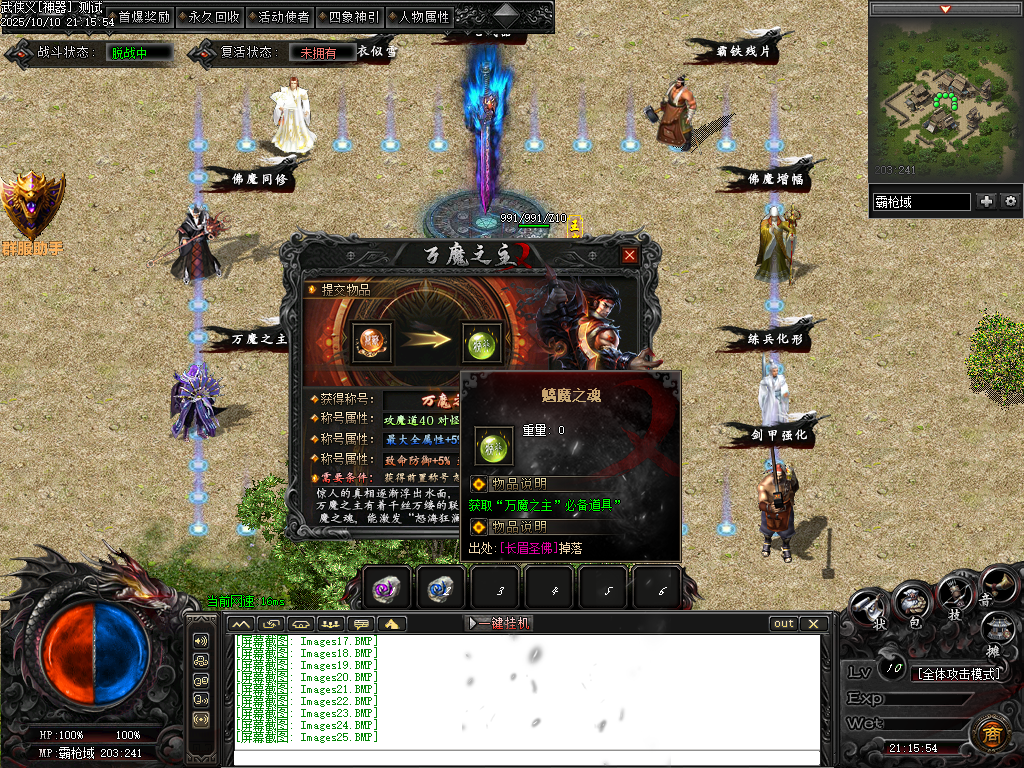Click the 'out' button on chat panel
Screen dimensions: 1024x768
coord(784,623)
